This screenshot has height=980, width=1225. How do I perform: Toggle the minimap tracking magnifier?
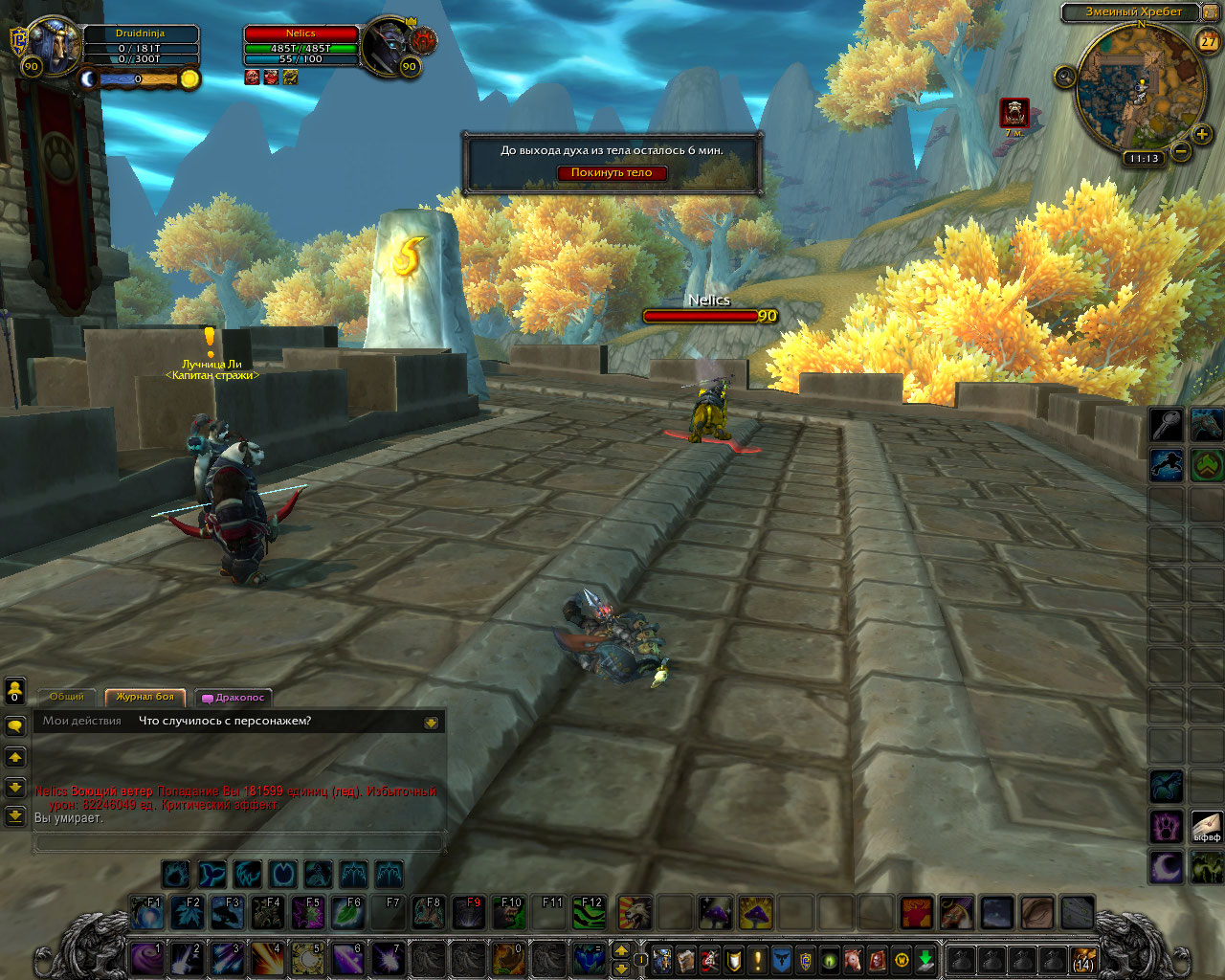coord(1065,77)
